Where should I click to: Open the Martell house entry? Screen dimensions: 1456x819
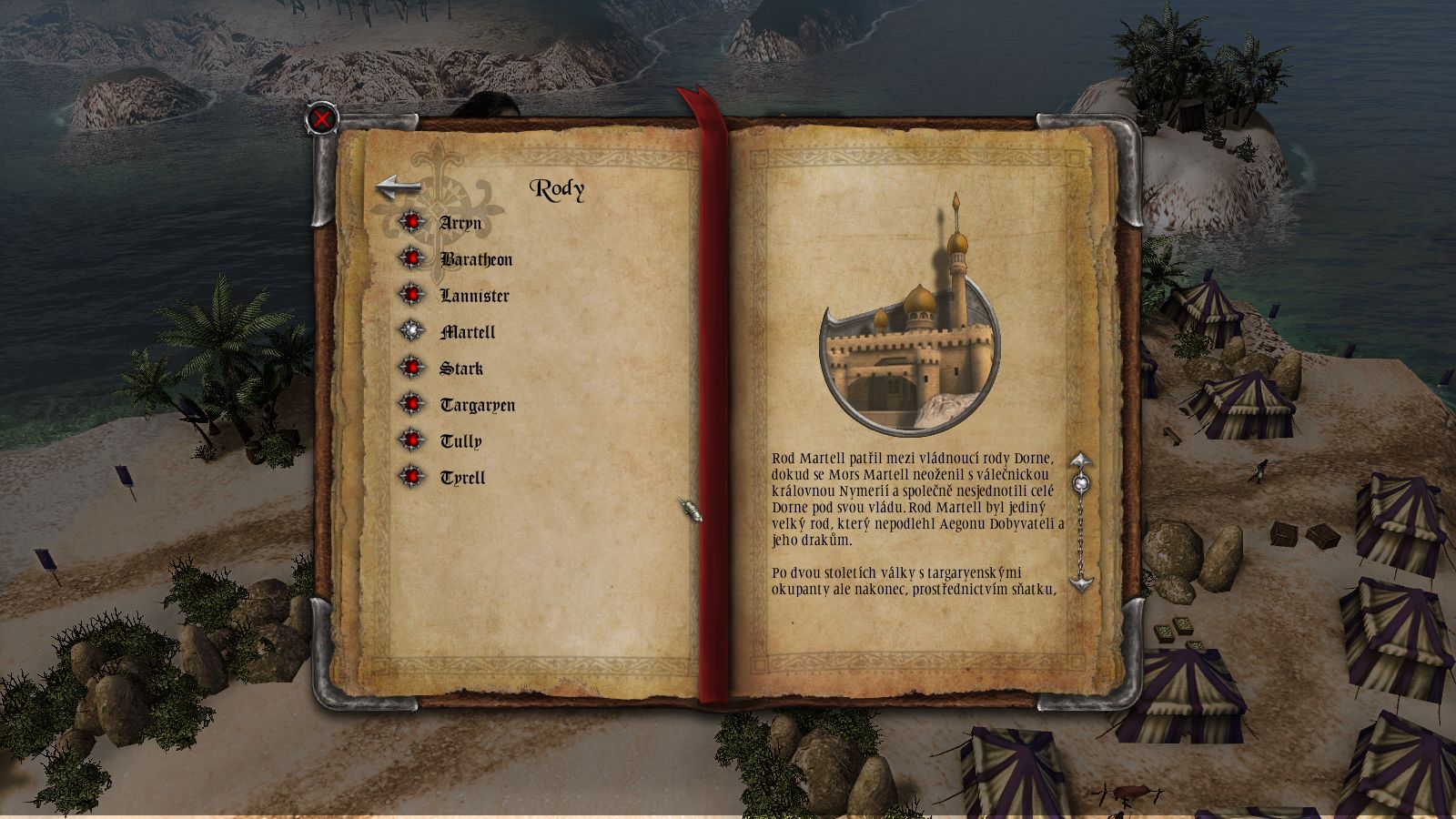click(x=468, y=333)
